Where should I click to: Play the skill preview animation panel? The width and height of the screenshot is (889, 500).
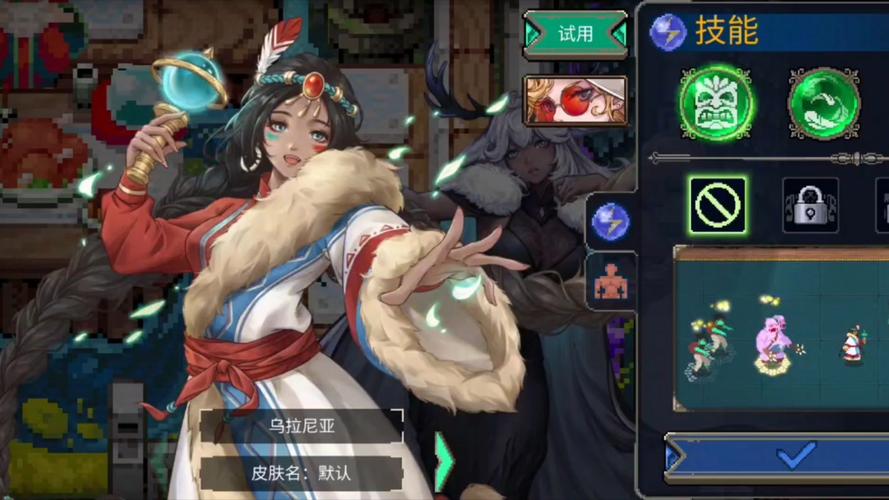[x=781, y=327]
